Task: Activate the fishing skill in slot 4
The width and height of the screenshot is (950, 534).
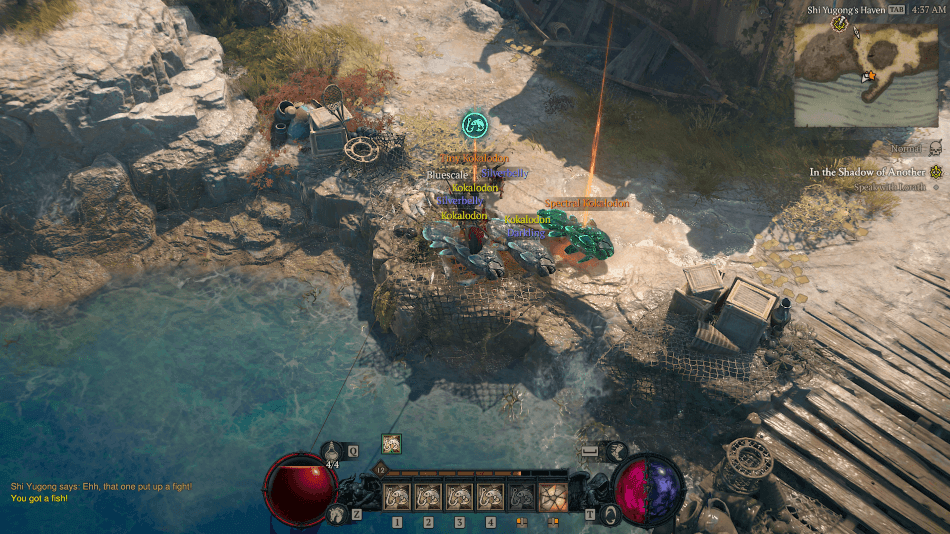Action: click(x=490, y=497)
